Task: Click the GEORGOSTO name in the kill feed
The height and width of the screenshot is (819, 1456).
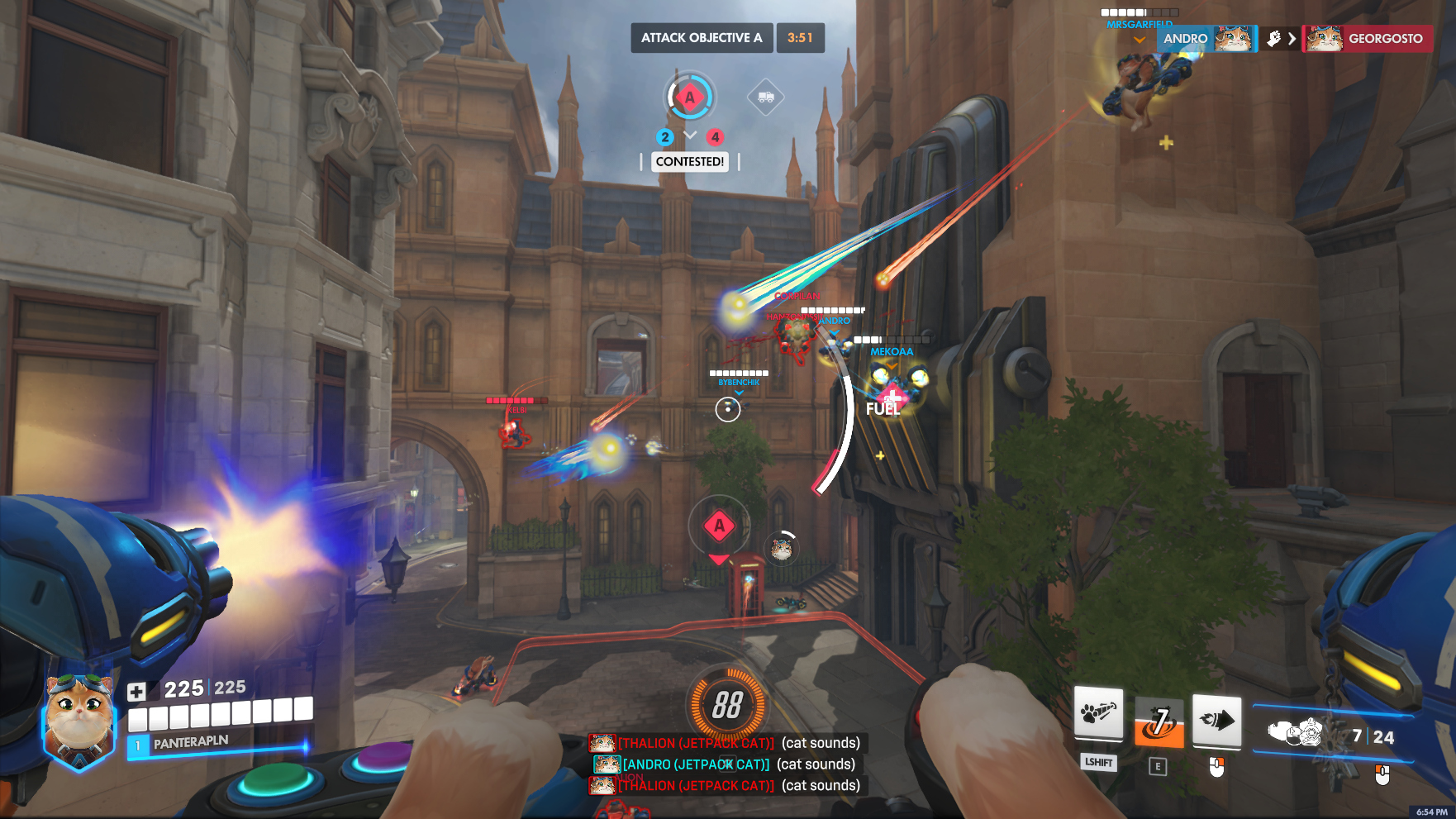Action: pos(1385,39)
